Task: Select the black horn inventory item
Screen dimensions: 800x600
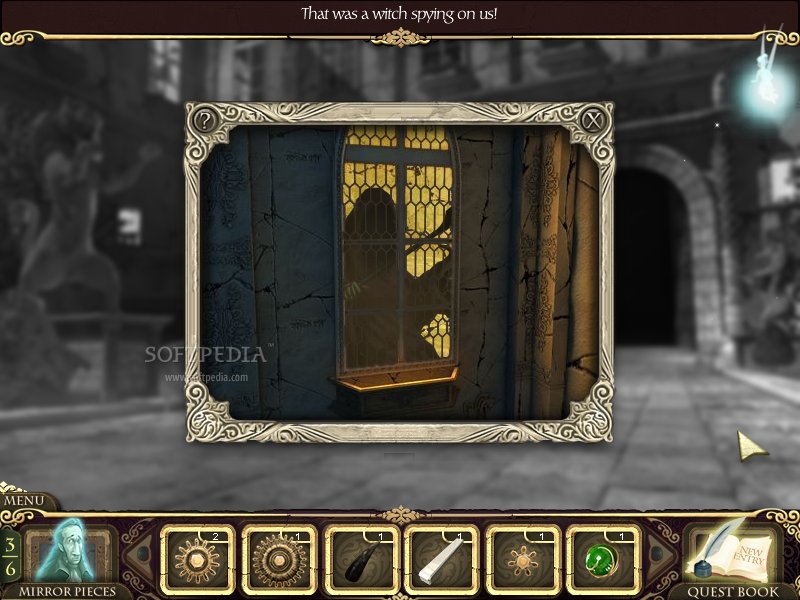Action: pyautogui.click(x=360, y=558)
